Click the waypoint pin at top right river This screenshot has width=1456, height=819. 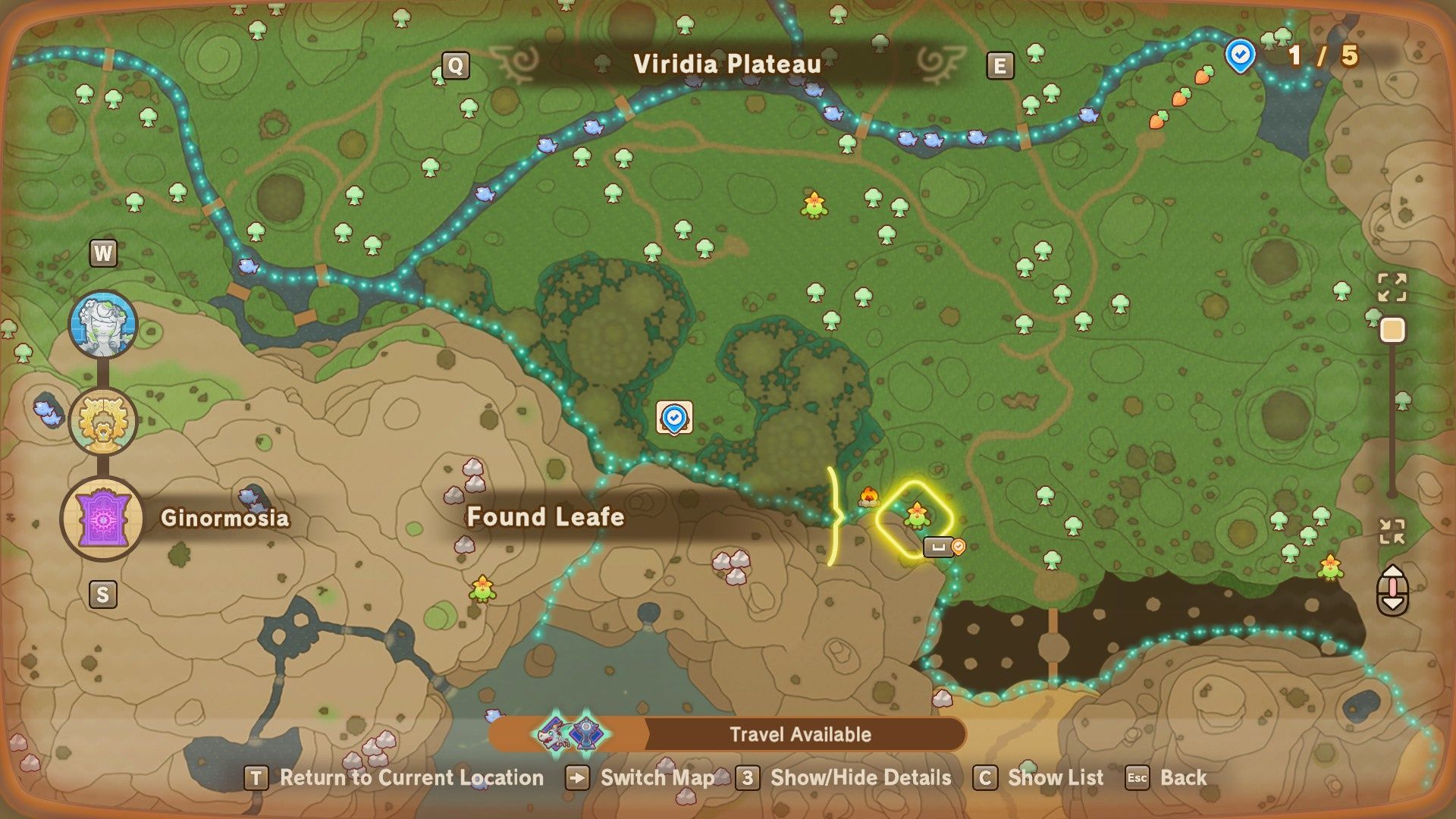(1239, 55)
